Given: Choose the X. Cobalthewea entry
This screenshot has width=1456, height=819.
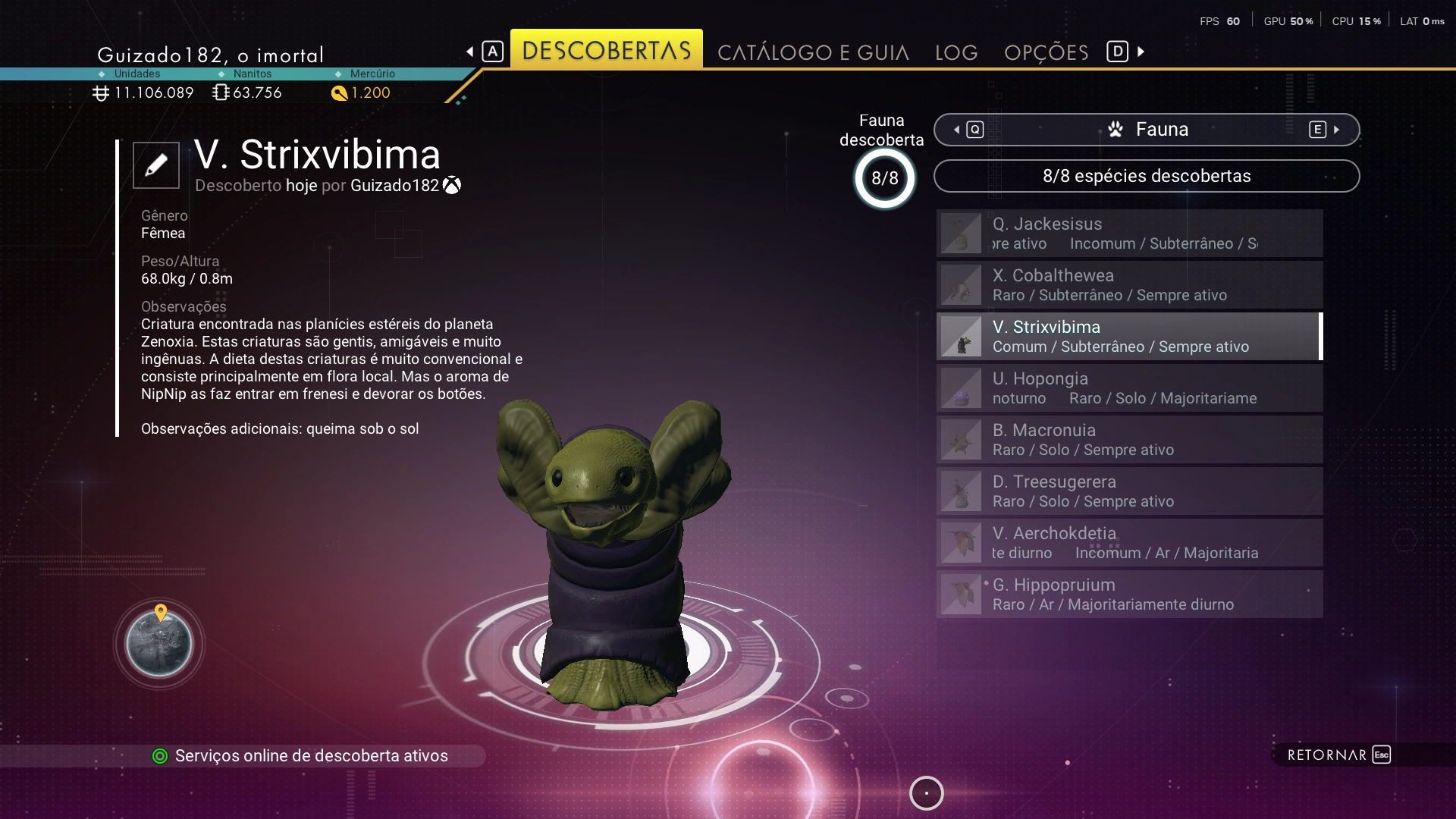Looking at the screenshot, I should [1129, 285].
